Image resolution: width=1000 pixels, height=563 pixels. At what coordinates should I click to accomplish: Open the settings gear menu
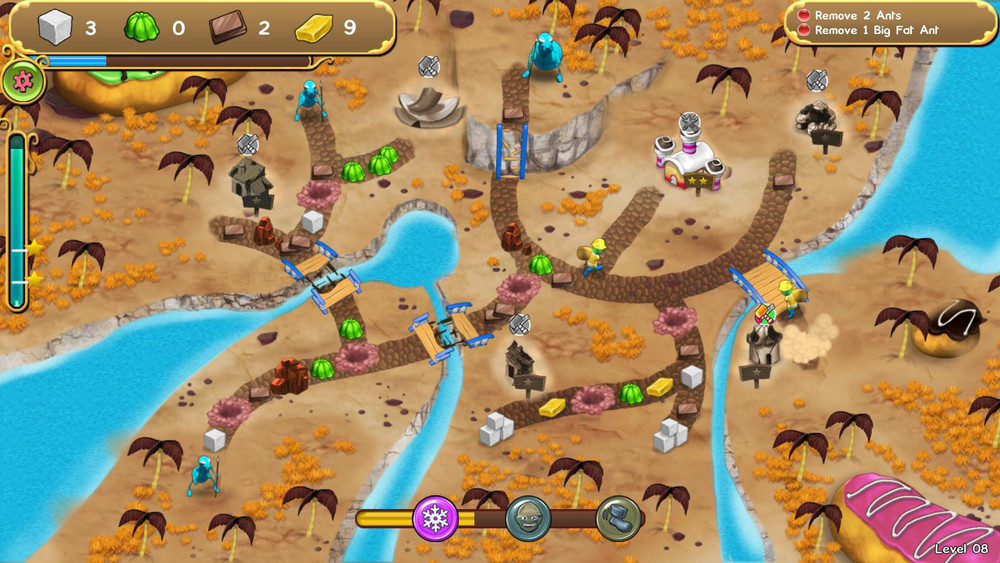click(22, 82)
